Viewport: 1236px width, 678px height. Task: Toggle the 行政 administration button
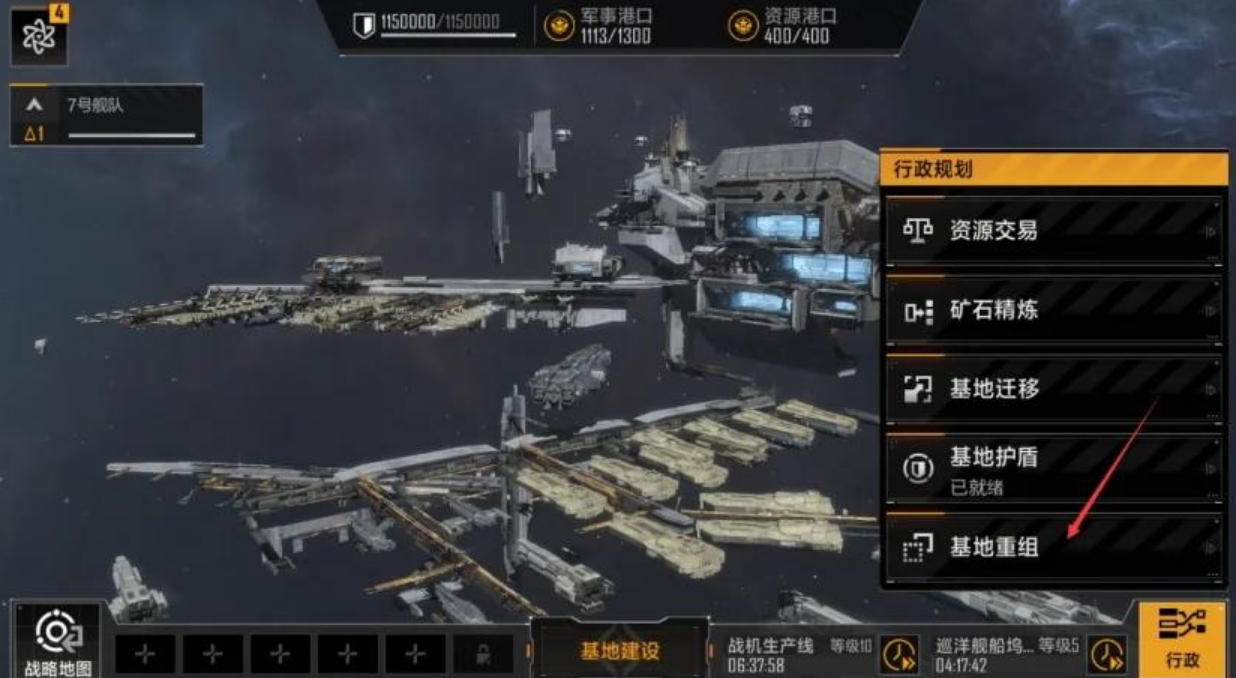pyautogui.click(x=1181, y=639)
